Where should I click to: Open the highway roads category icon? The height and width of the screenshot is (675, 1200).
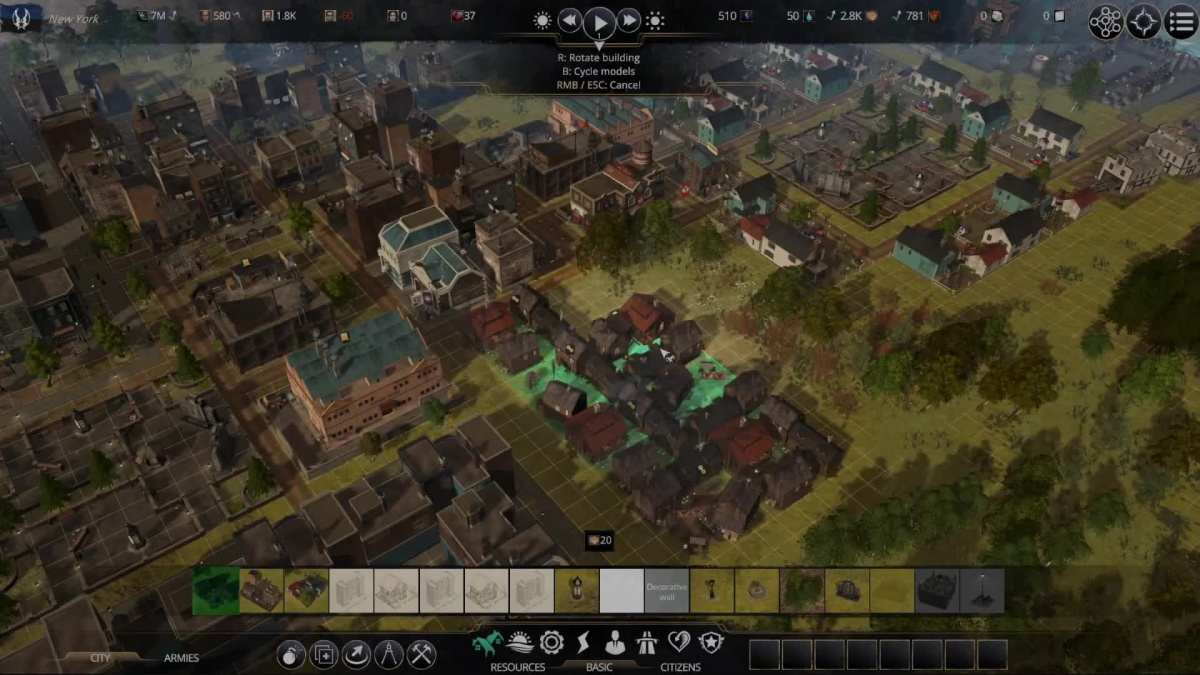tap(647, 643)
